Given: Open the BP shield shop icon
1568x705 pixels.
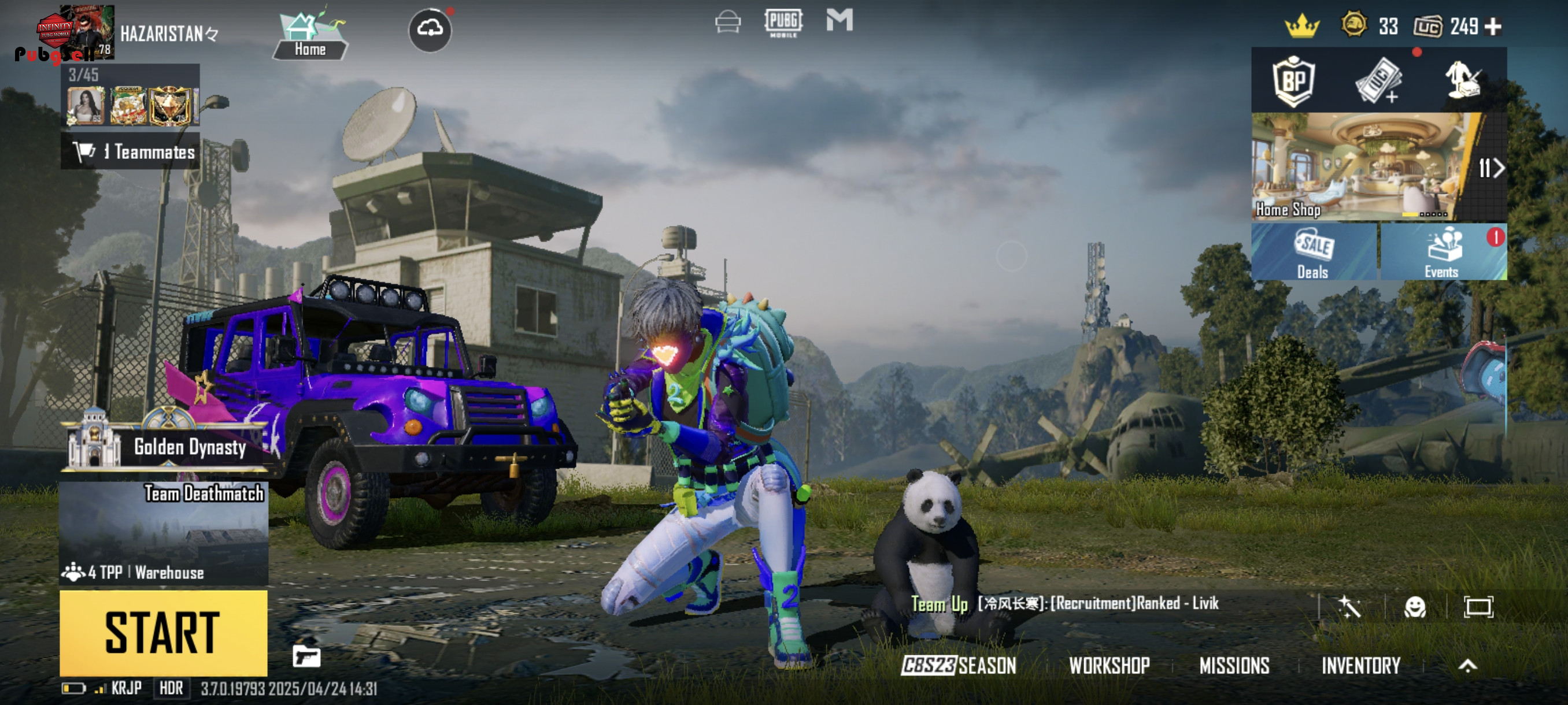Looking at the screenshot, I should [x=1293, y=81].
